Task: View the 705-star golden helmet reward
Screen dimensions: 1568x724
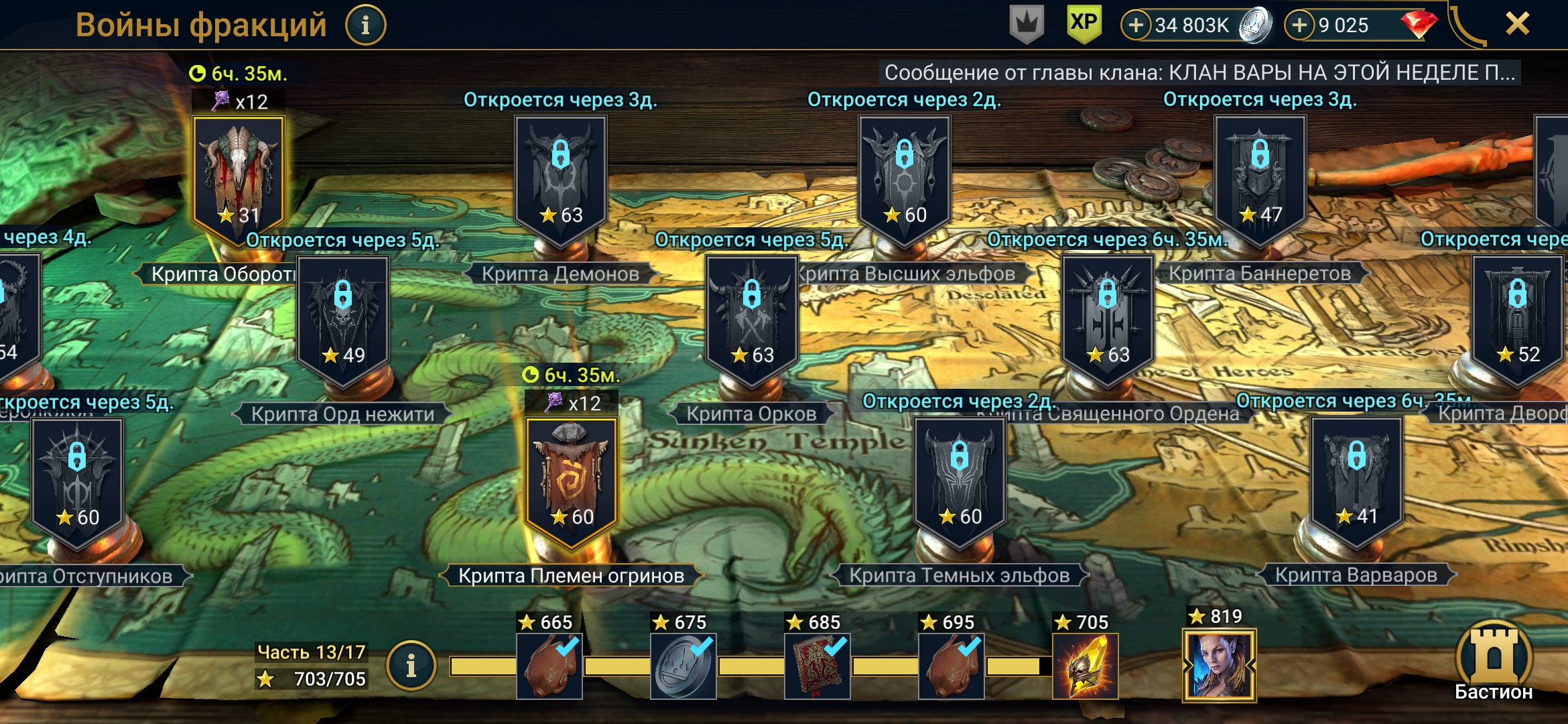Action: pyautogui.click(x=1085, y=666)
